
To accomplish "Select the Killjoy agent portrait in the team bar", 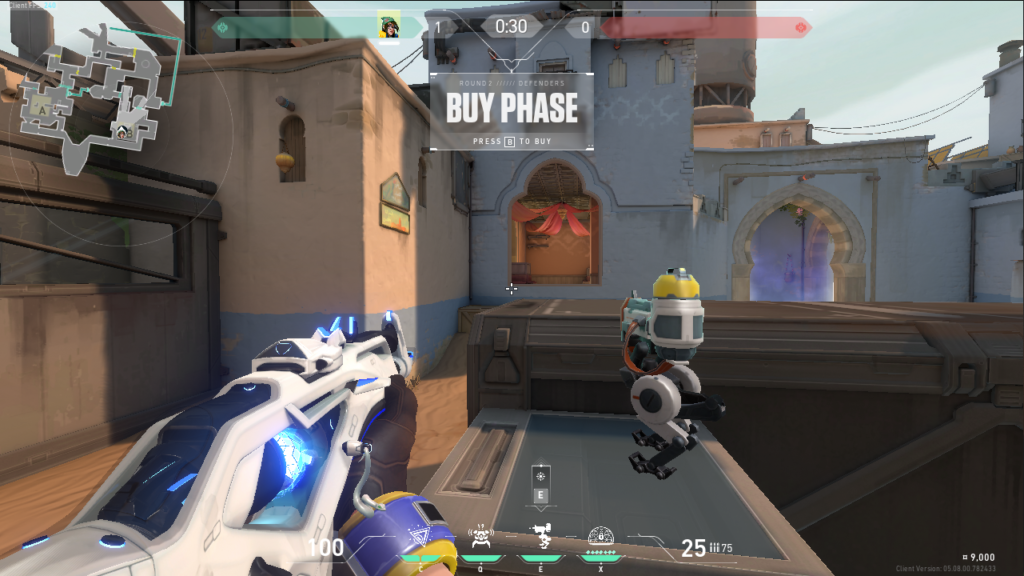I will 389,27.
